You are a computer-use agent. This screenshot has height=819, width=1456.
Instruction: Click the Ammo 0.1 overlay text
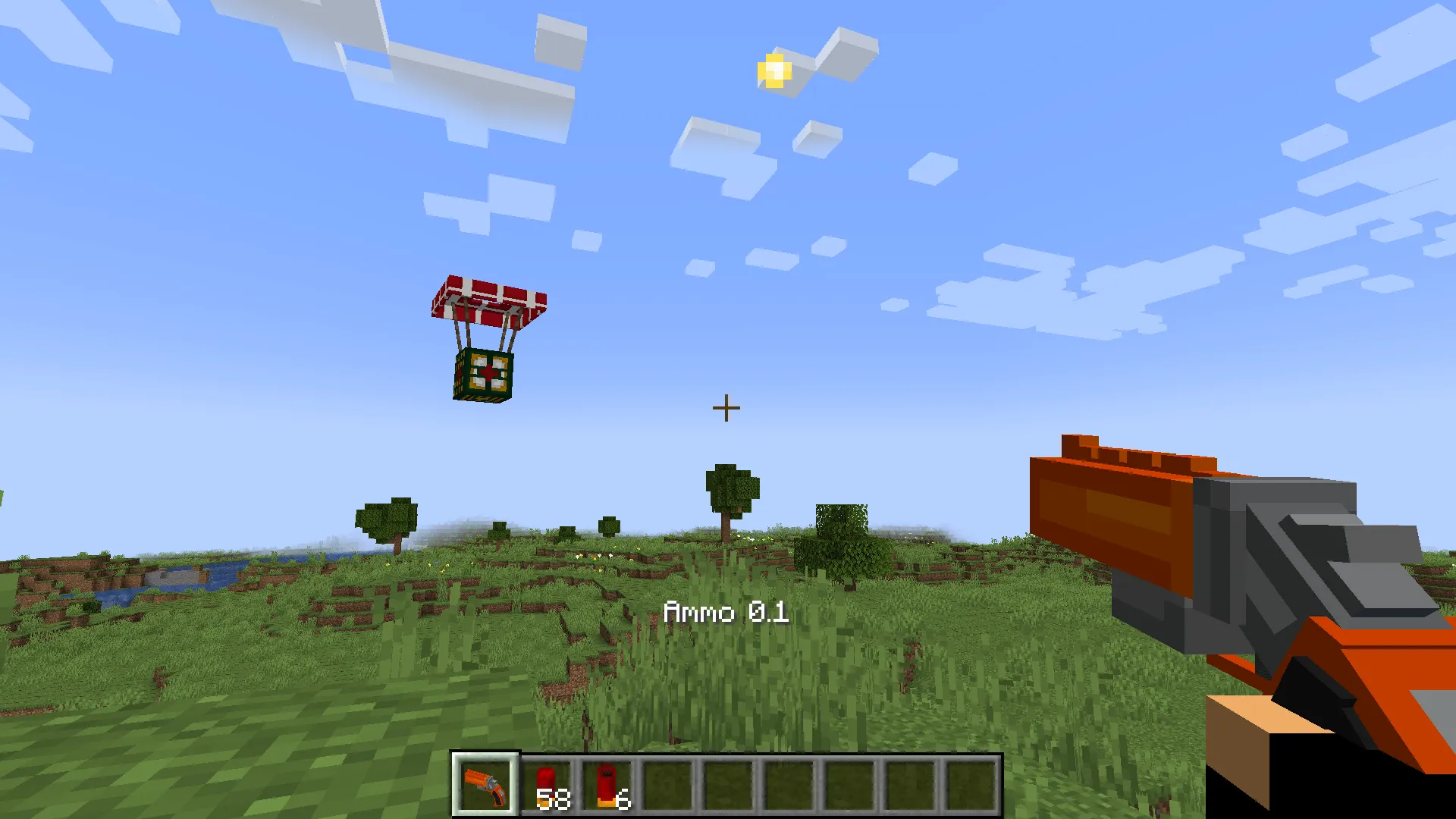726,611
